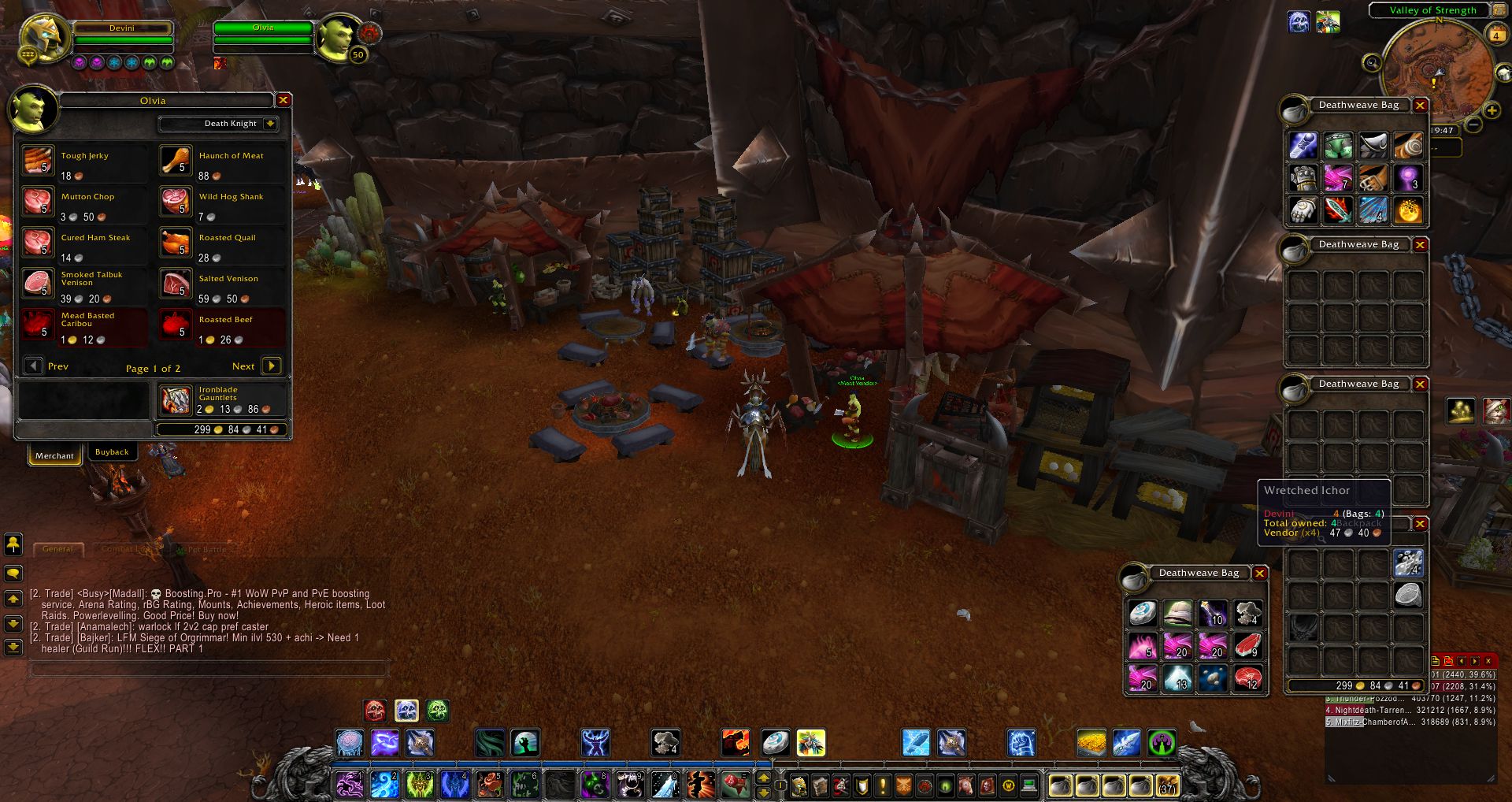
Task: Open the Death Knight filter dropdown
Action: [x=270, y=124]
